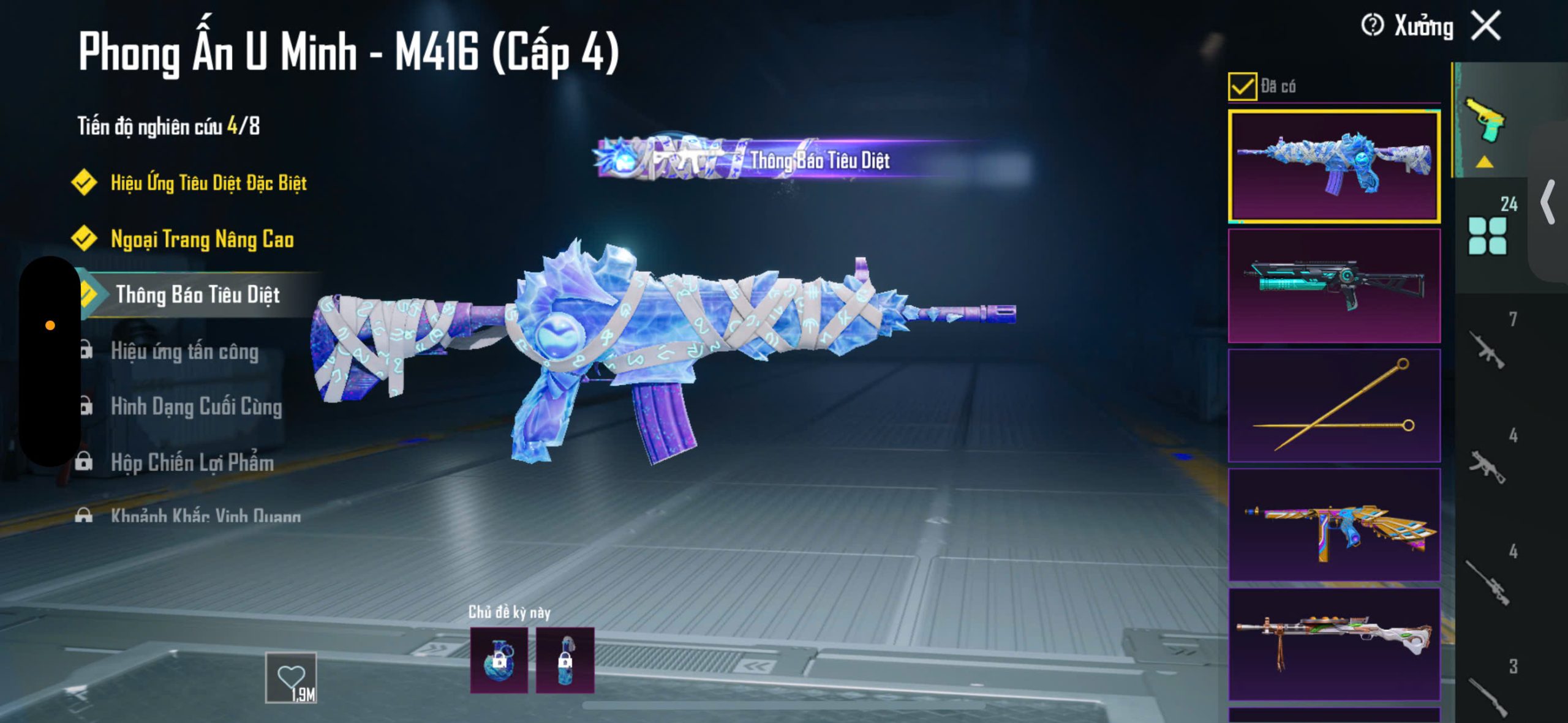Like the skin with the heart button

291,678
